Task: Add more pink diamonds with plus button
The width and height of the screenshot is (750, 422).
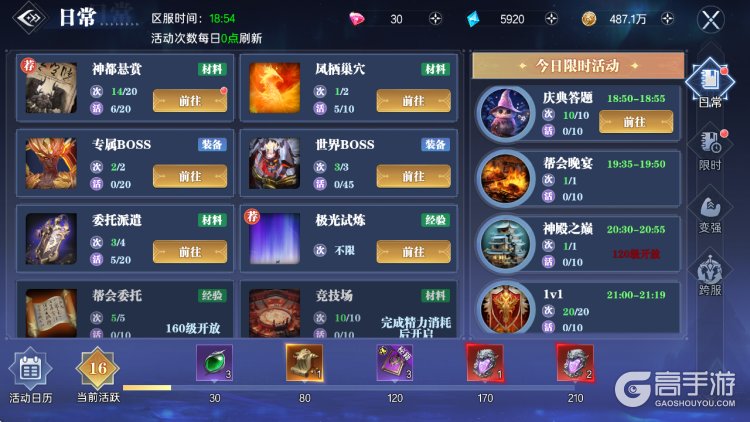Action: pos(435,19)
